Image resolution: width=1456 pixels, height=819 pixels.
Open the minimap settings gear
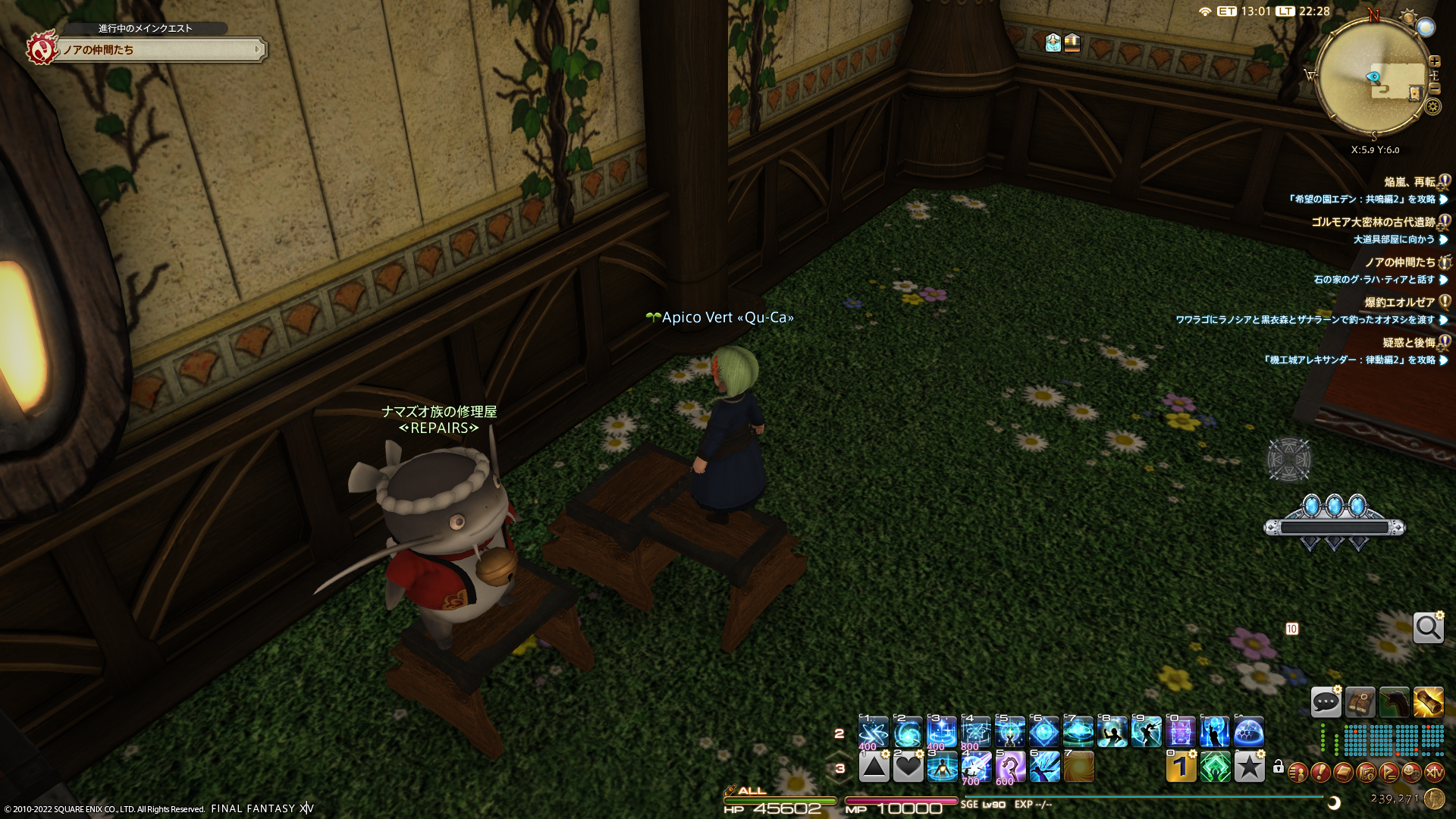coord(1432,107)
